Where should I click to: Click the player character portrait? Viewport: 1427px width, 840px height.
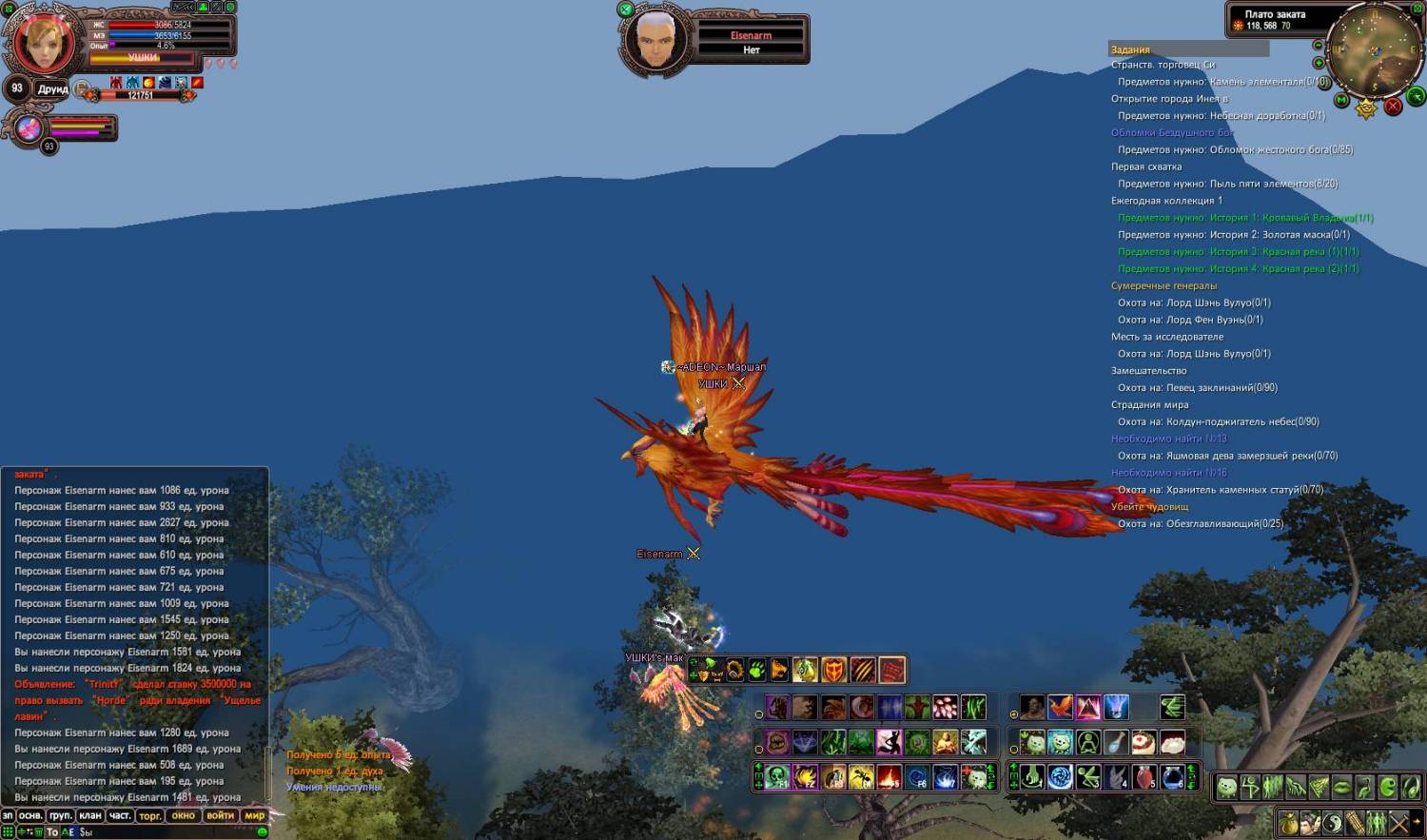pos(44,42)
